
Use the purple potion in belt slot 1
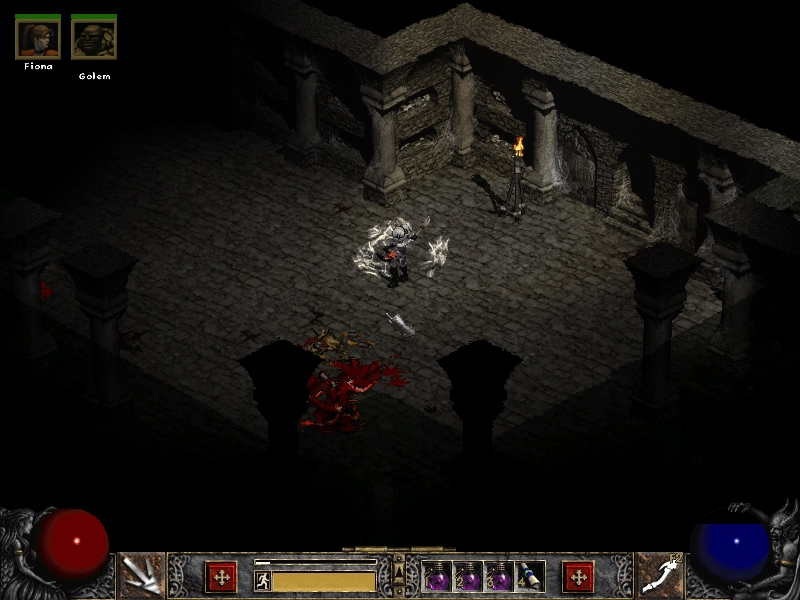click(438, 577)
